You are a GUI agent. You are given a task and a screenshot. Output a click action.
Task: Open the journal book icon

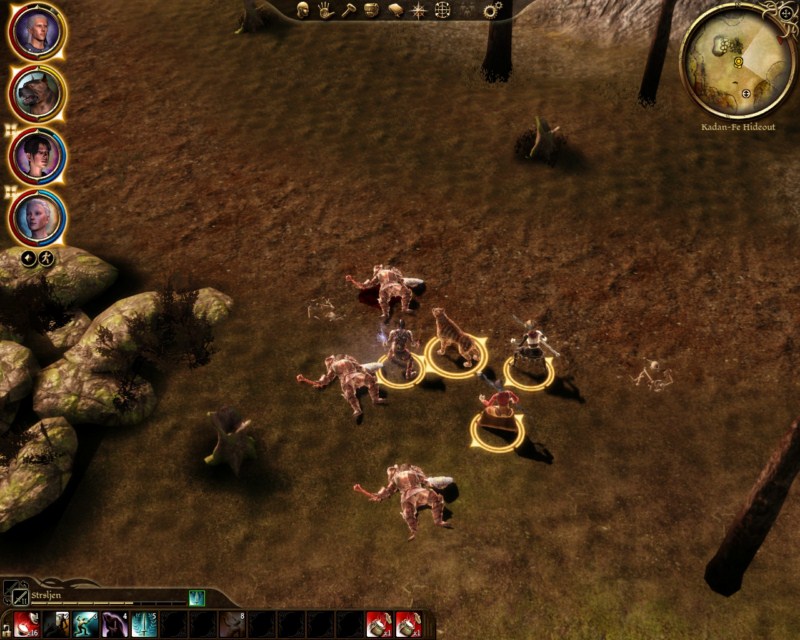pos(395,10)
